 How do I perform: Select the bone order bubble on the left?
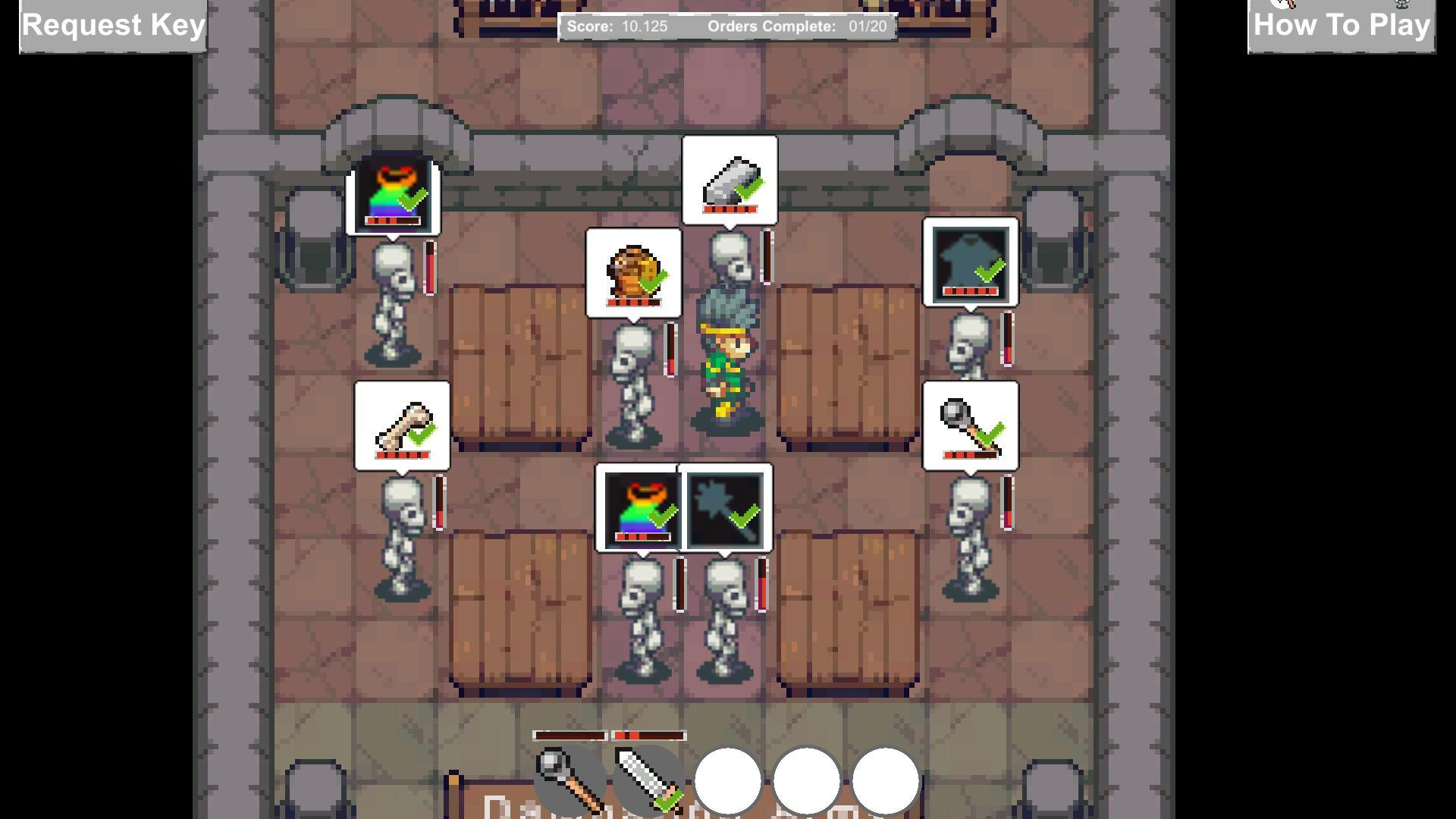coord(402,426)
